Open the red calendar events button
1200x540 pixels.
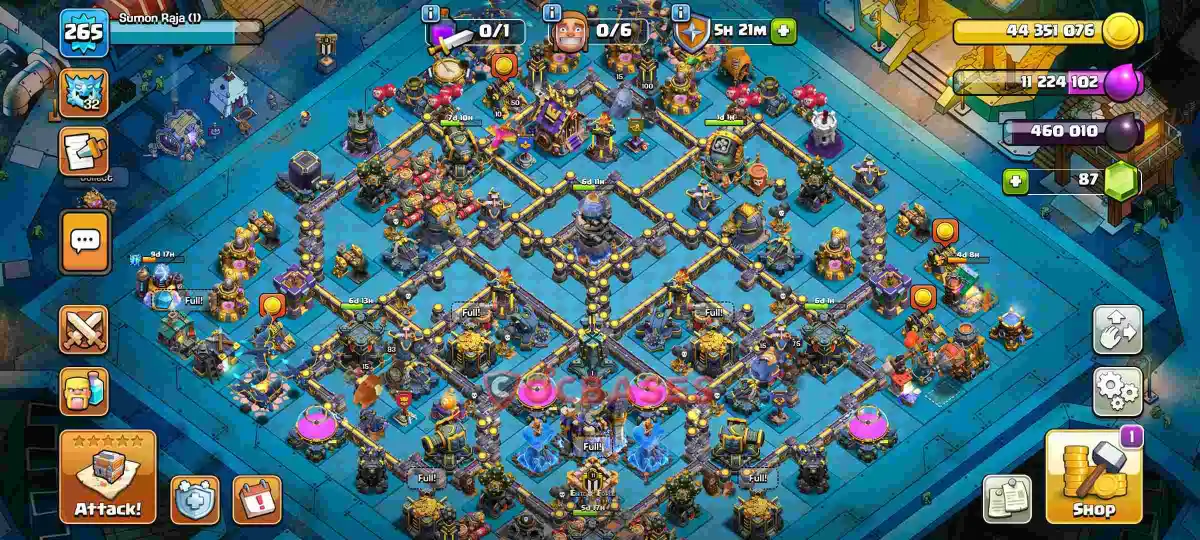256,498
